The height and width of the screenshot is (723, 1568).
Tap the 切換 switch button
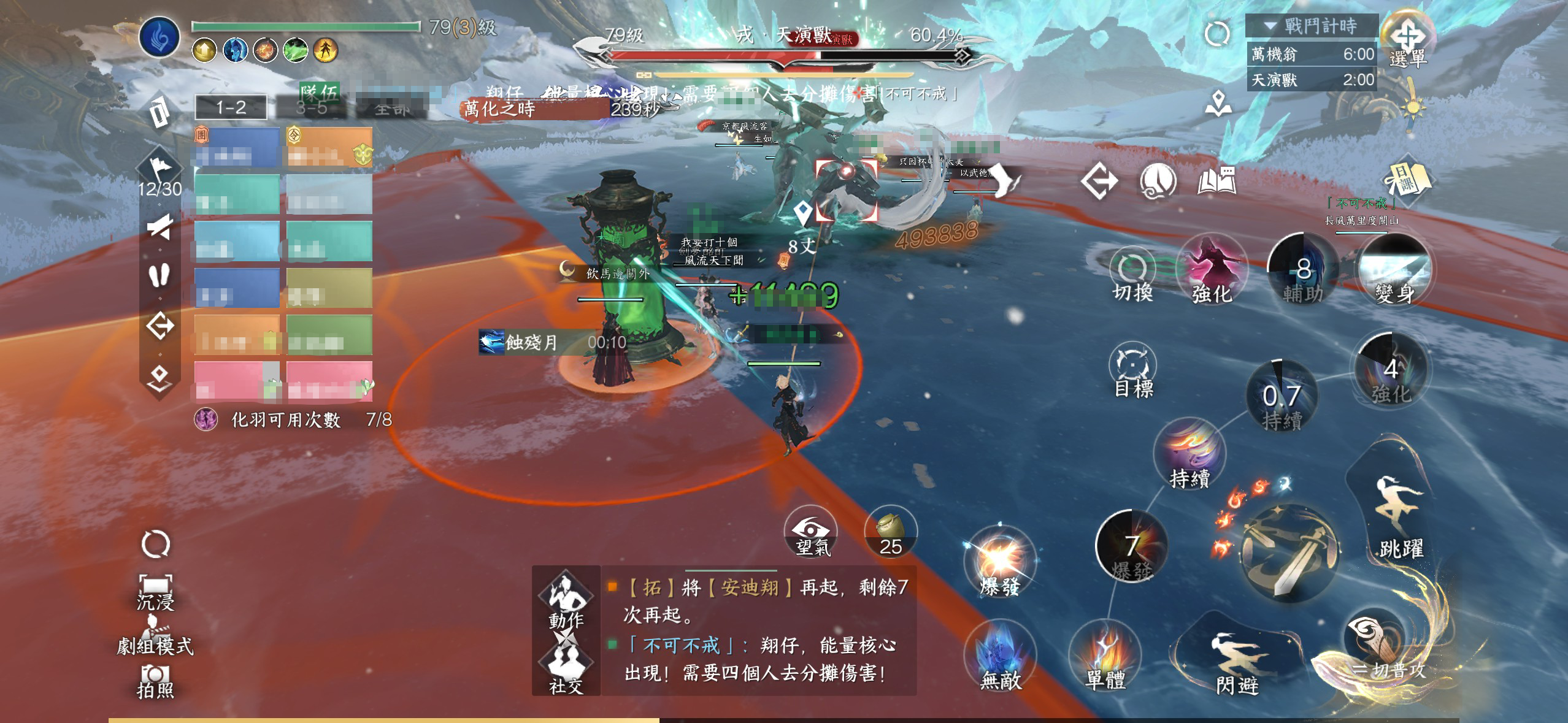1132,276
